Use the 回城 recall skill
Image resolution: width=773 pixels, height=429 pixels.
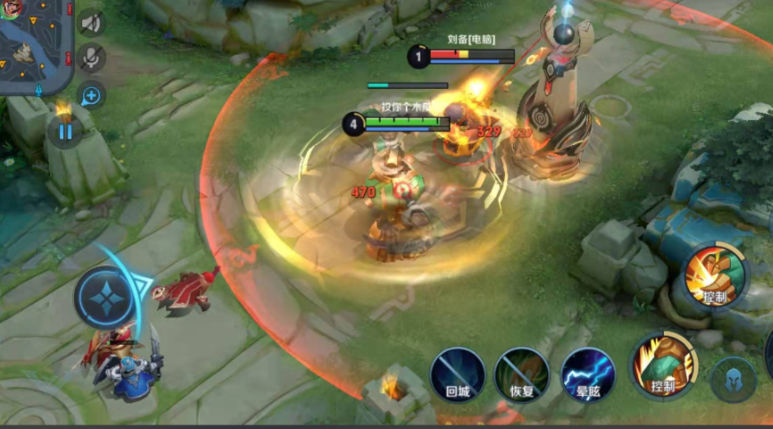pyautogui.click(x=457, y=374)
